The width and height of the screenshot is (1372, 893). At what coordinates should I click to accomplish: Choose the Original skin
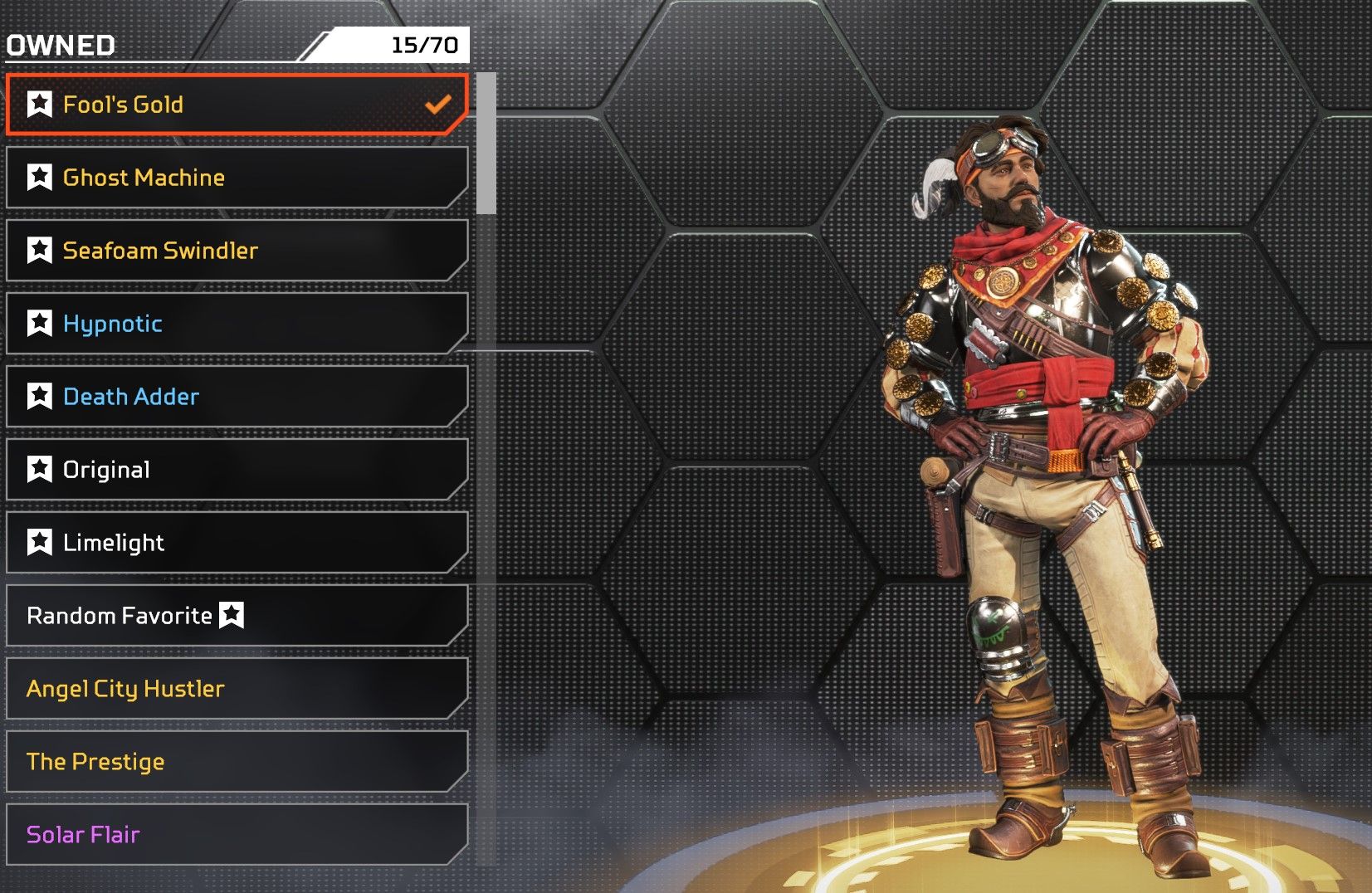click(x=237, y=470)
